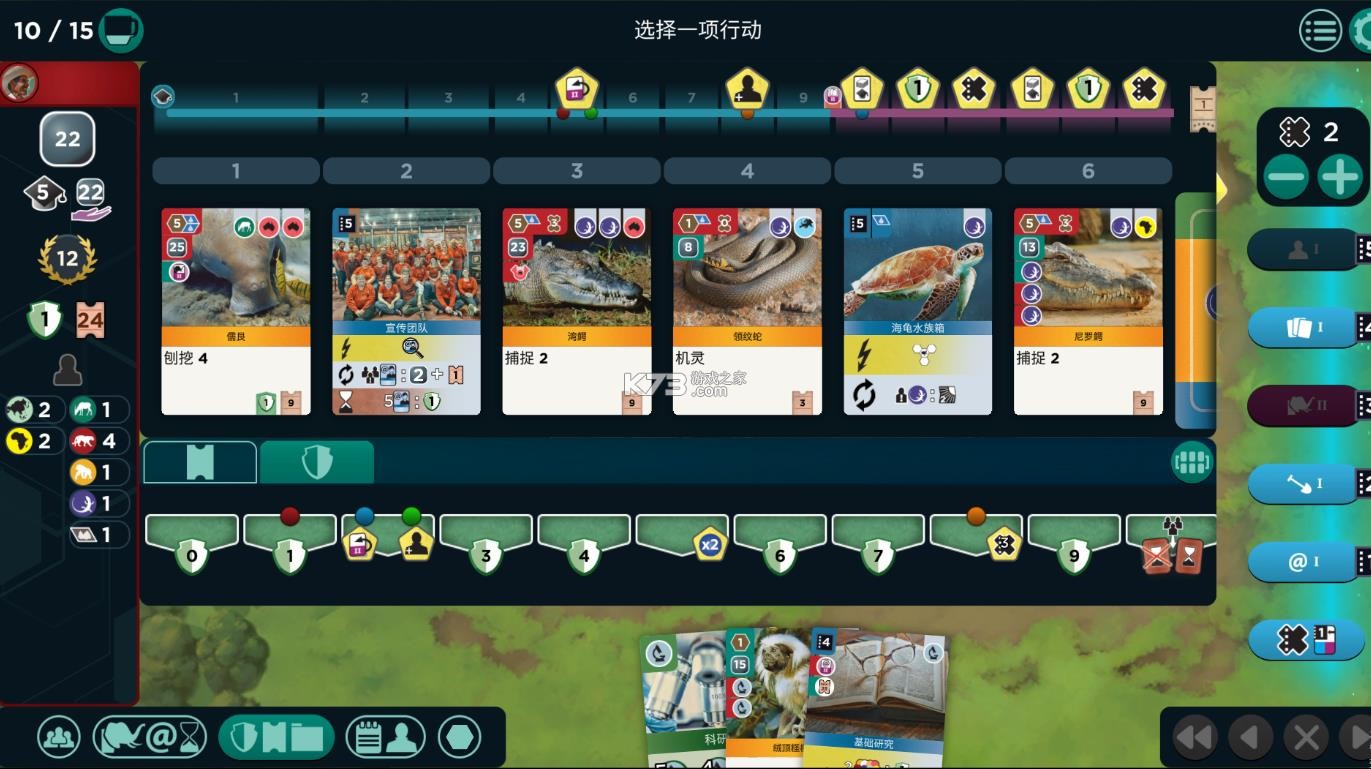Viewport: 1371px width, 769px height.
Task: Open the all-players overview icon
Action: coord(57,736)
